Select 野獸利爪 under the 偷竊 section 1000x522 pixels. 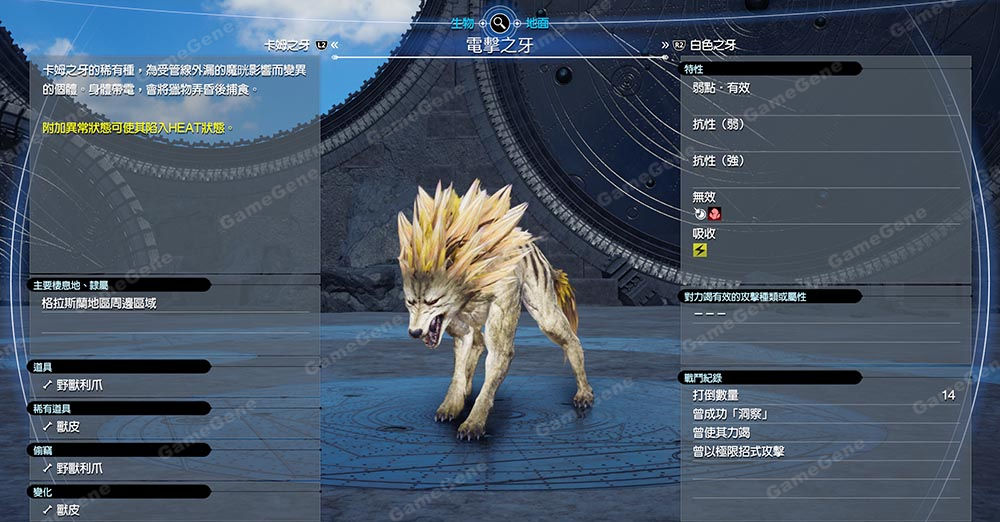point(80,468)
